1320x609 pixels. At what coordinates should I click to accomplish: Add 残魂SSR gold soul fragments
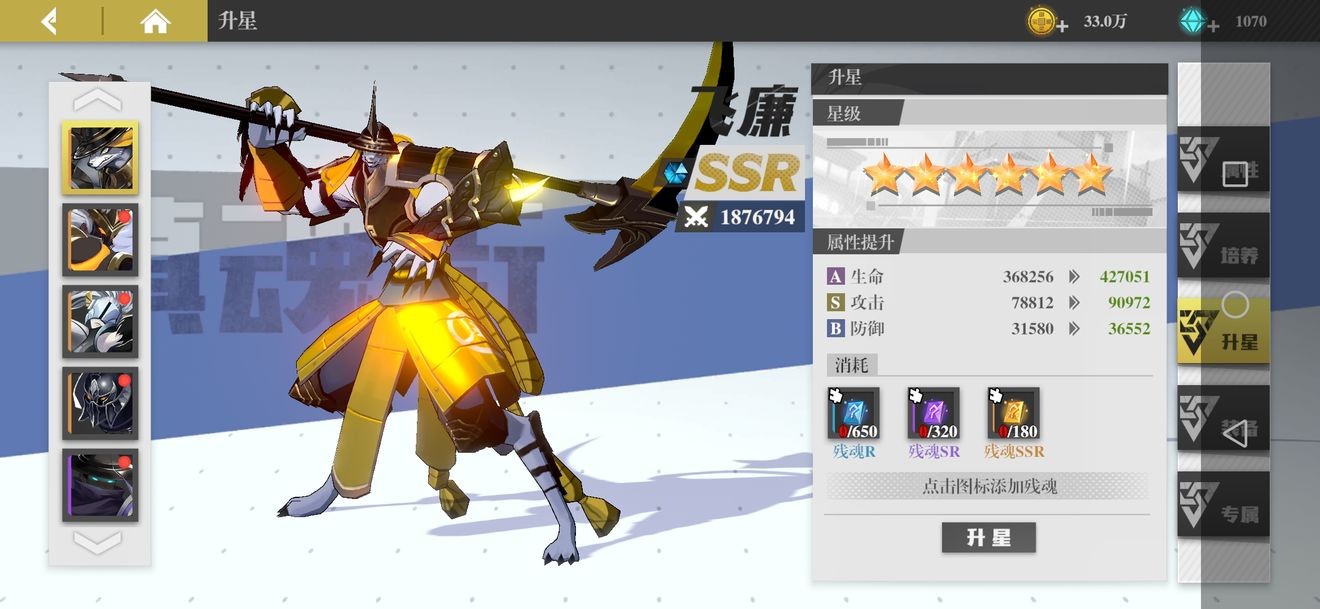coord(1012,414)
